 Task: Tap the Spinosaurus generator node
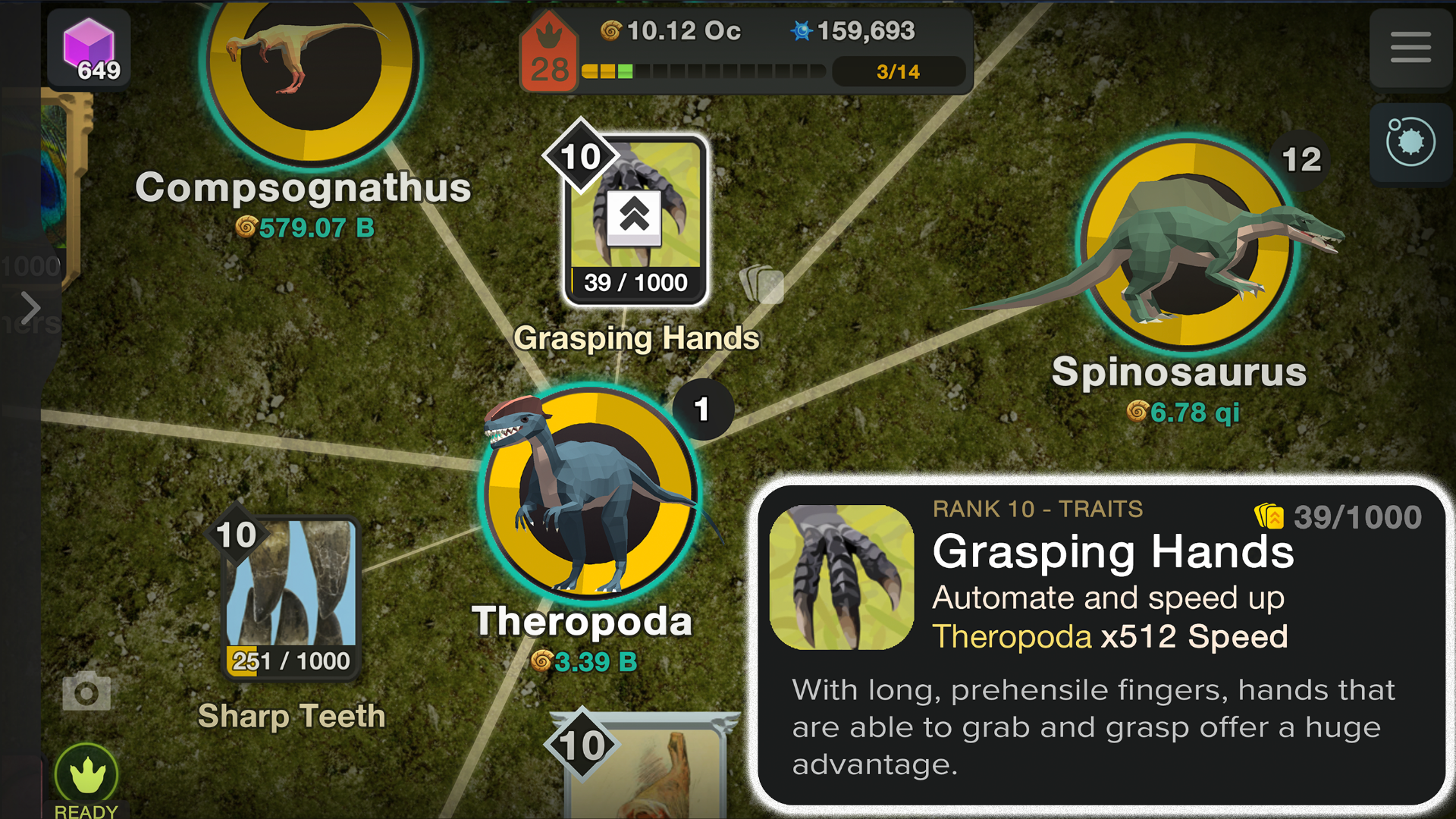1188,244
